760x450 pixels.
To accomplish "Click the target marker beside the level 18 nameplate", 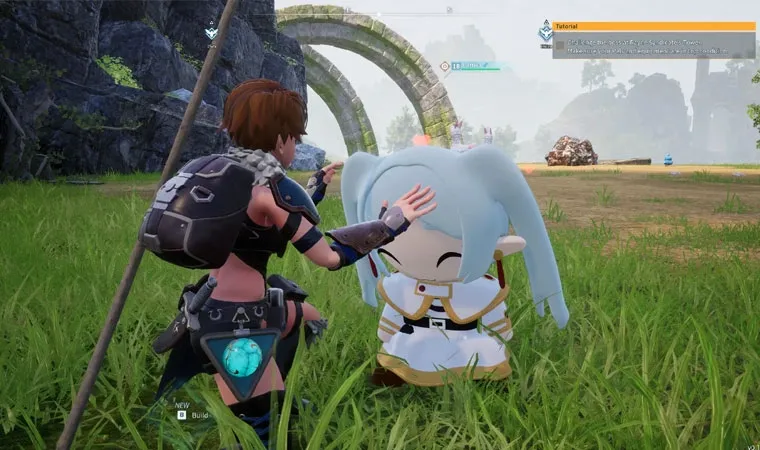I will [x=444, y=66].
